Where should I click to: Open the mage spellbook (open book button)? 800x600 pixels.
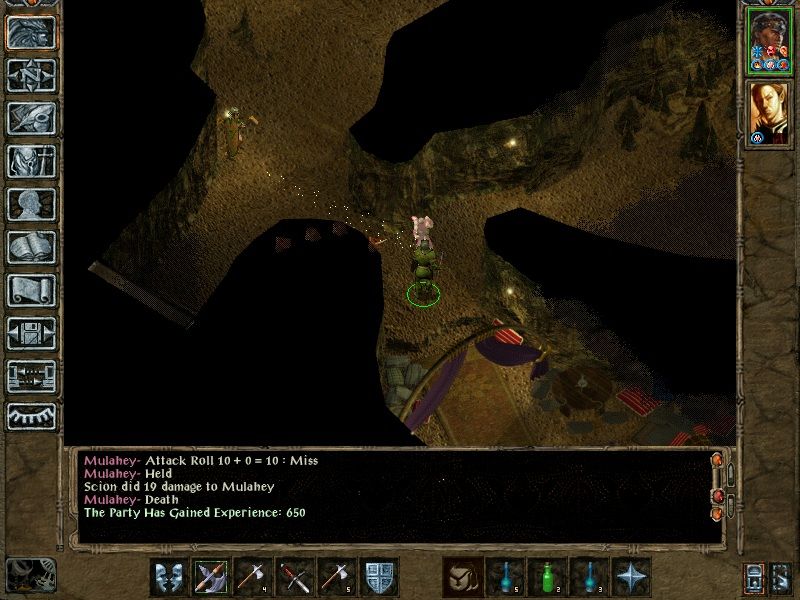(x=30, y=246)
